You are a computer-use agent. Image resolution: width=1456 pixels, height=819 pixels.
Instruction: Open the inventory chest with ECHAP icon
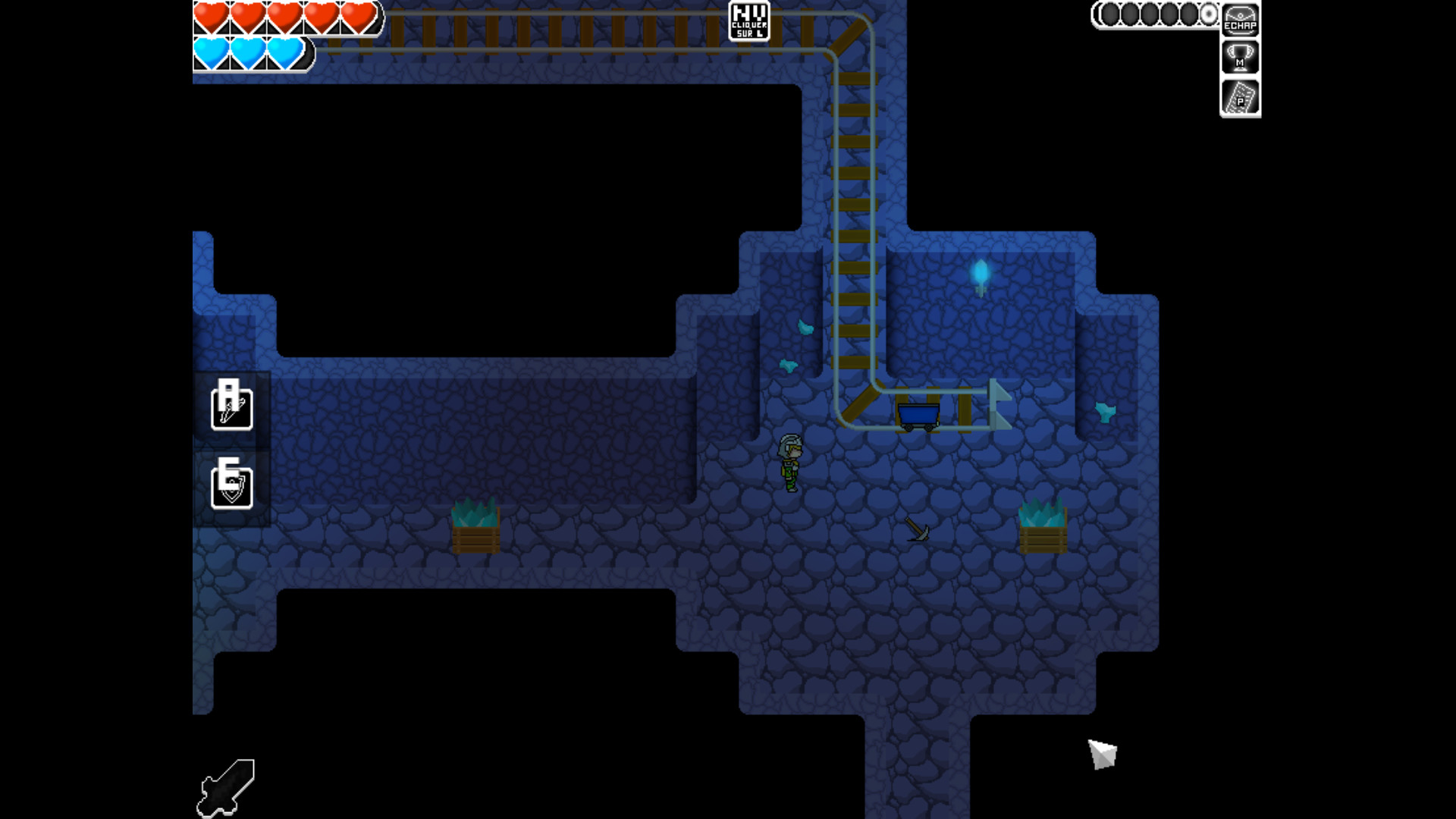[1241, 19]
